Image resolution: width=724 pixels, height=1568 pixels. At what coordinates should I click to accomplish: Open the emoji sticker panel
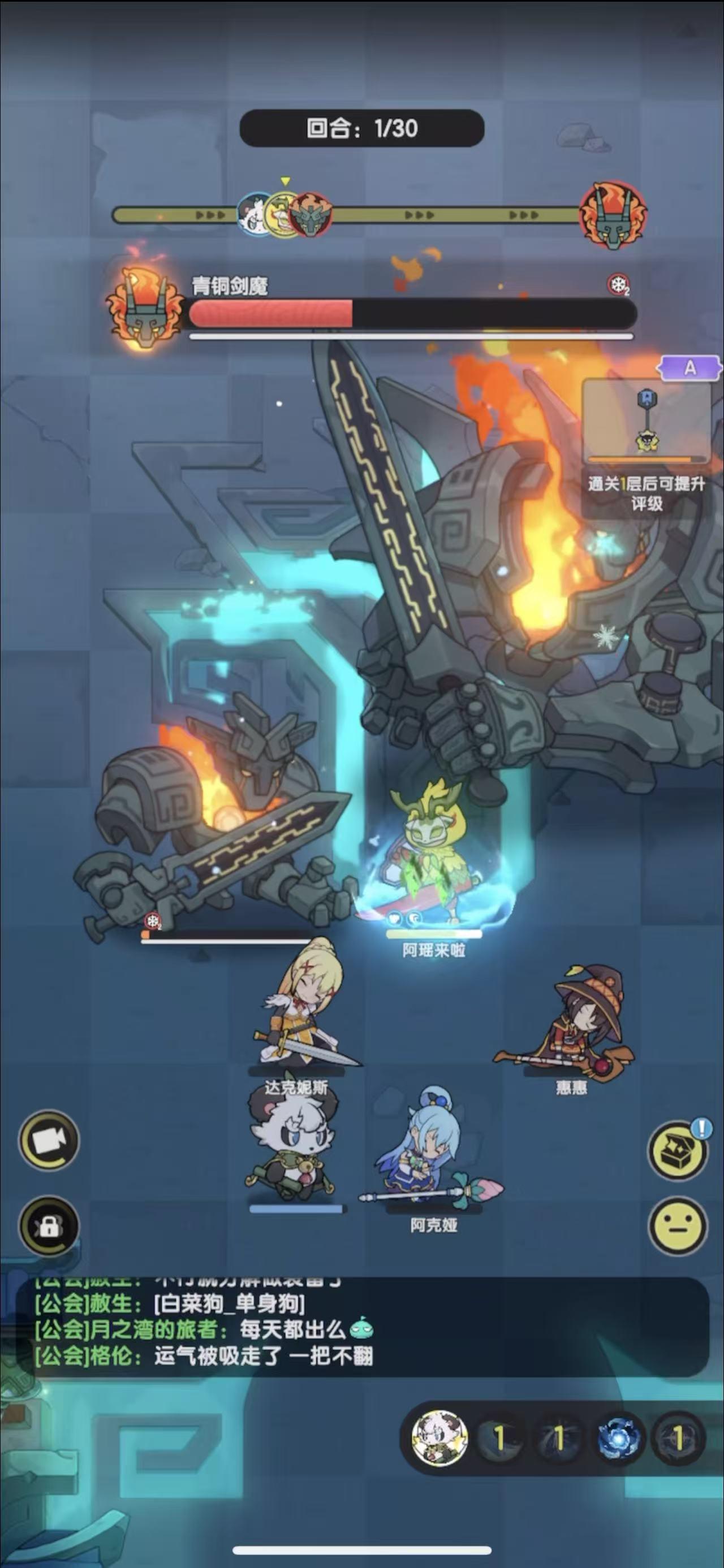coord(676,1226)
